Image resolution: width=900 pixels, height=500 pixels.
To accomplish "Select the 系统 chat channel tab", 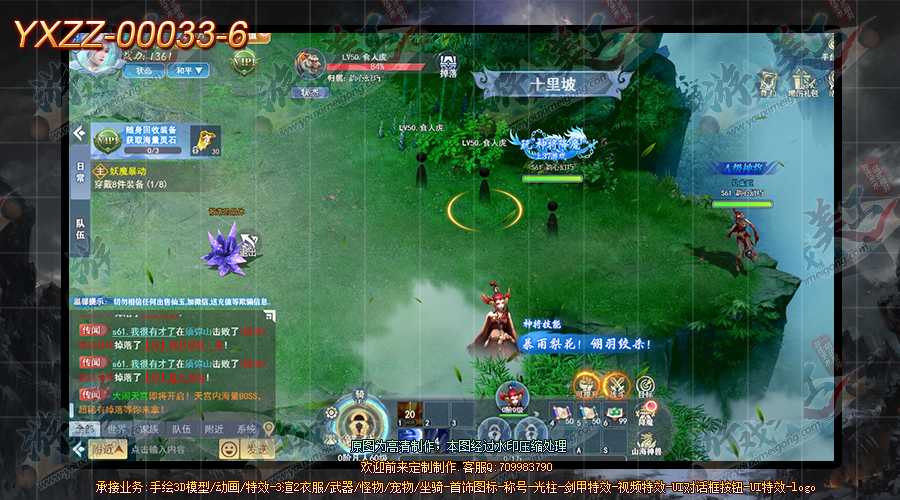I will pos(246,429).
